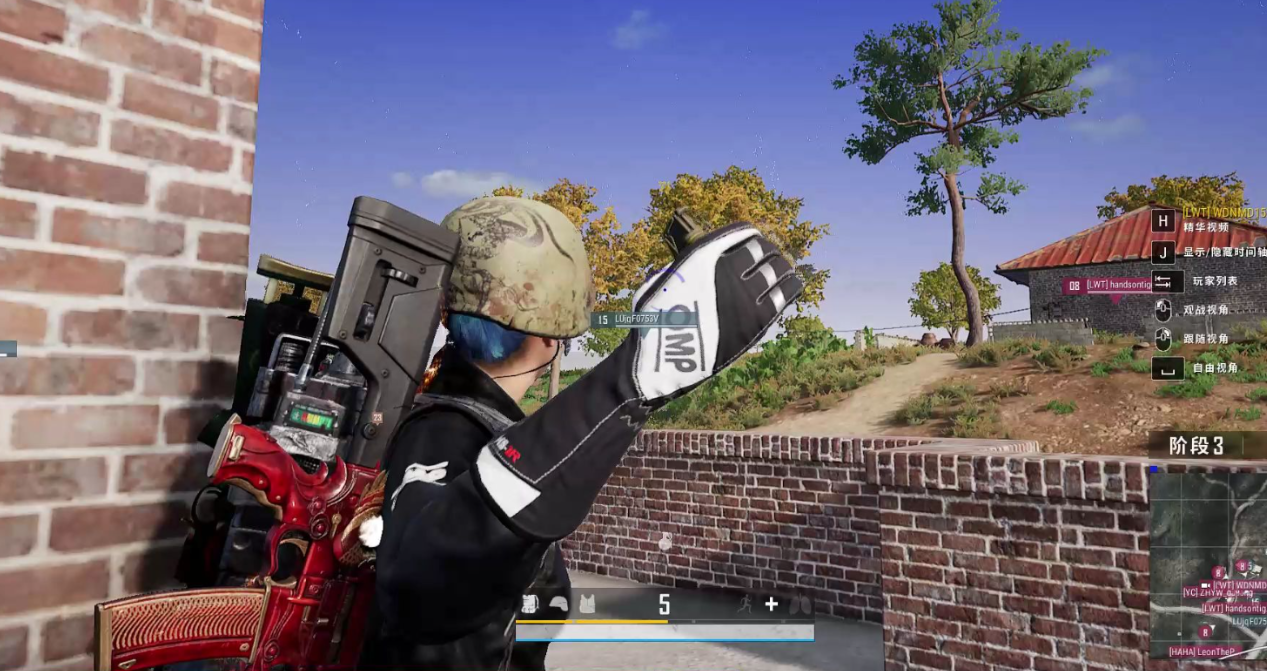Click the minimap in the corner
The height and width of the screenshot is (671, 1267).
coord(1207,565)
